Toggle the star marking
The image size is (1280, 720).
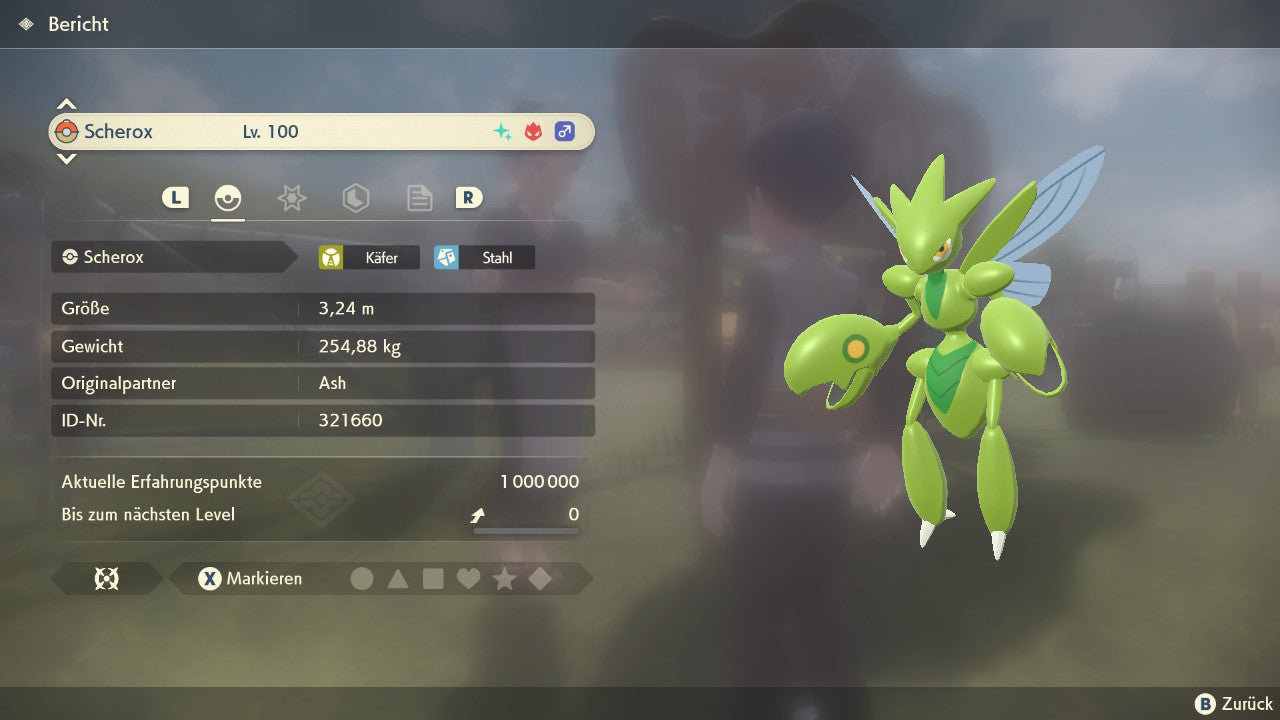(x=504, y=578)
